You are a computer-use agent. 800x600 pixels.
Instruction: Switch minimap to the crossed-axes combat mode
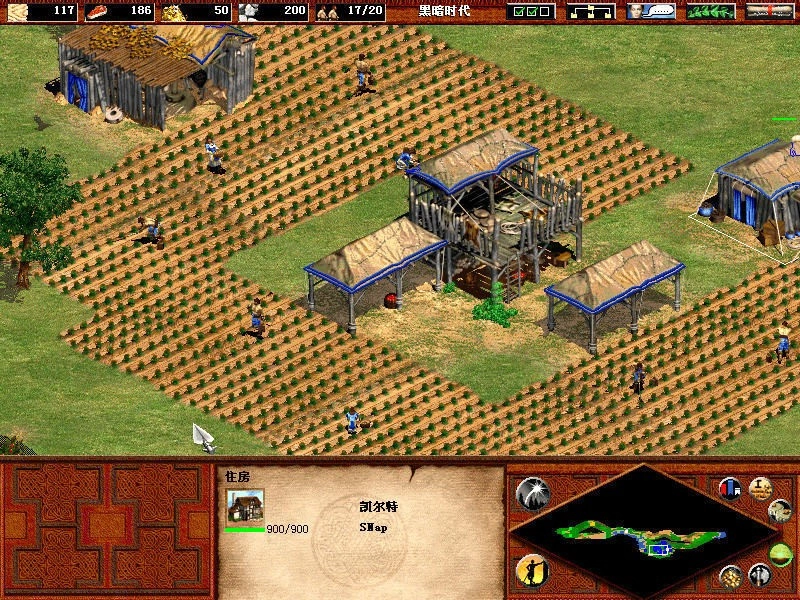(760, 576)
